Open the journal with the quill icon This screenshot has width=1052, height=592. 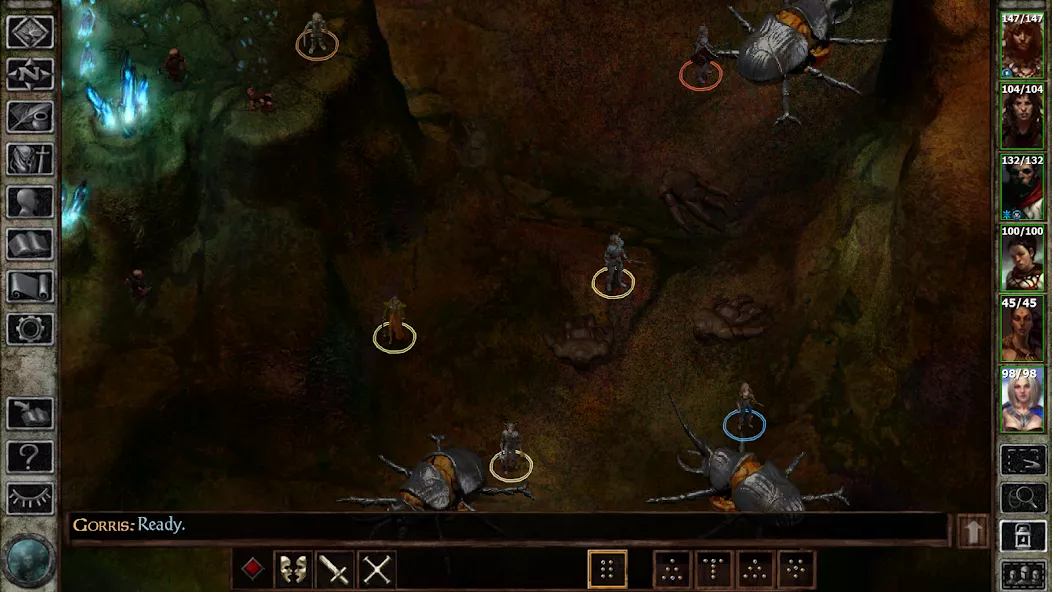tap(30, 117)
